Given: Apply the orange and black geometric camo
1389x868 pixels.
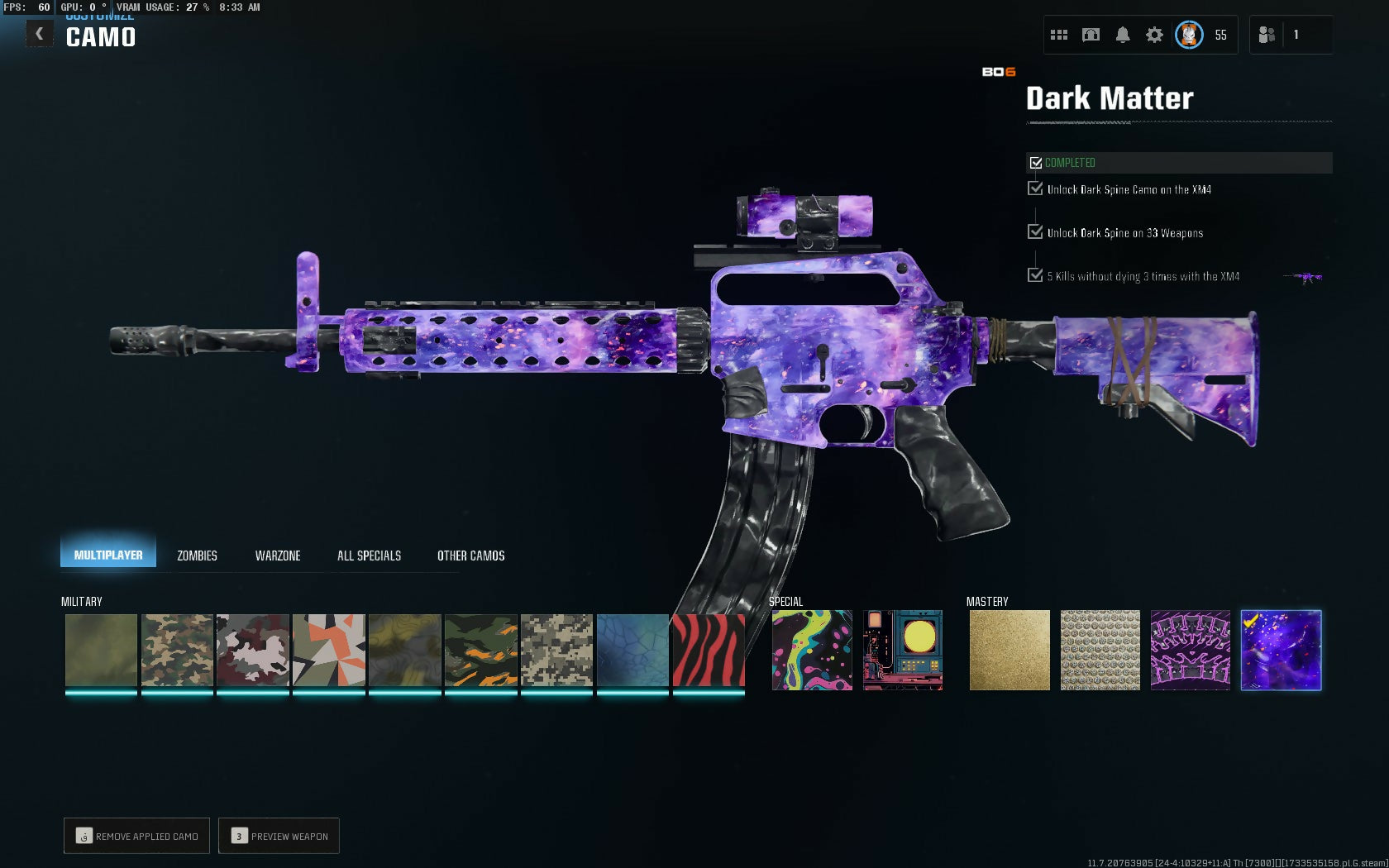Looking at the screenshot, I should pos(329,650).
